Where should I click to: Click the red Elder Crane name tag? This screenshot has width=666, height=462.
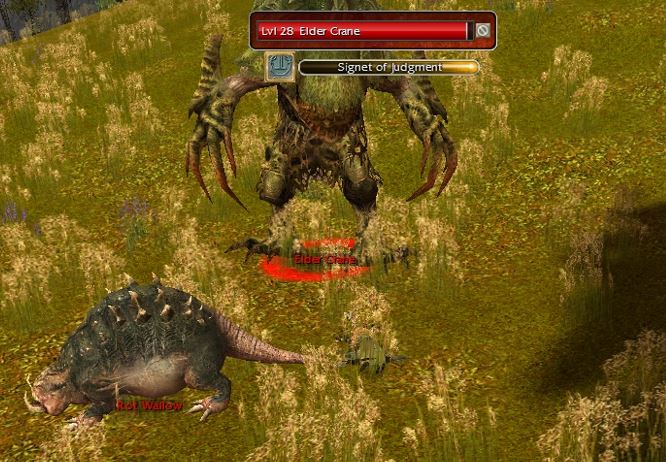tap(325, 260)
